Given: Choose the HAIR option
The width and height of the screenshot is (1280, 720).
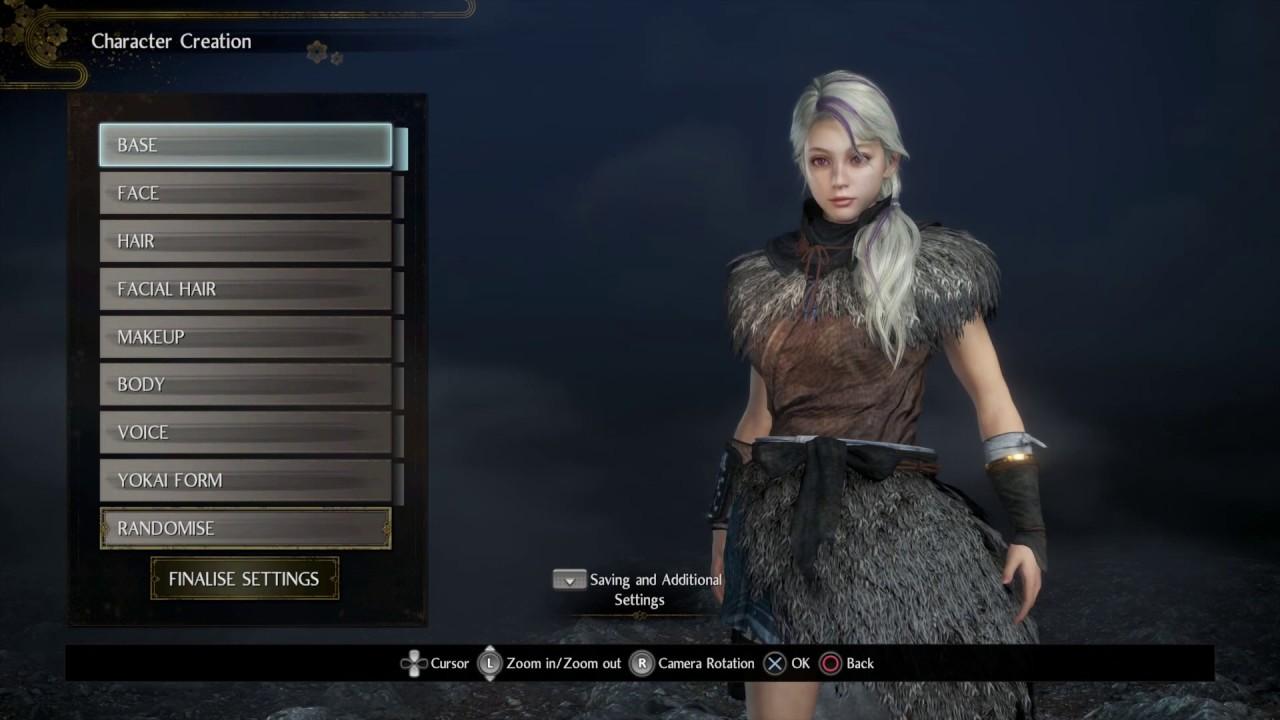Looking at the screenshot, I should tap(245, 241).
